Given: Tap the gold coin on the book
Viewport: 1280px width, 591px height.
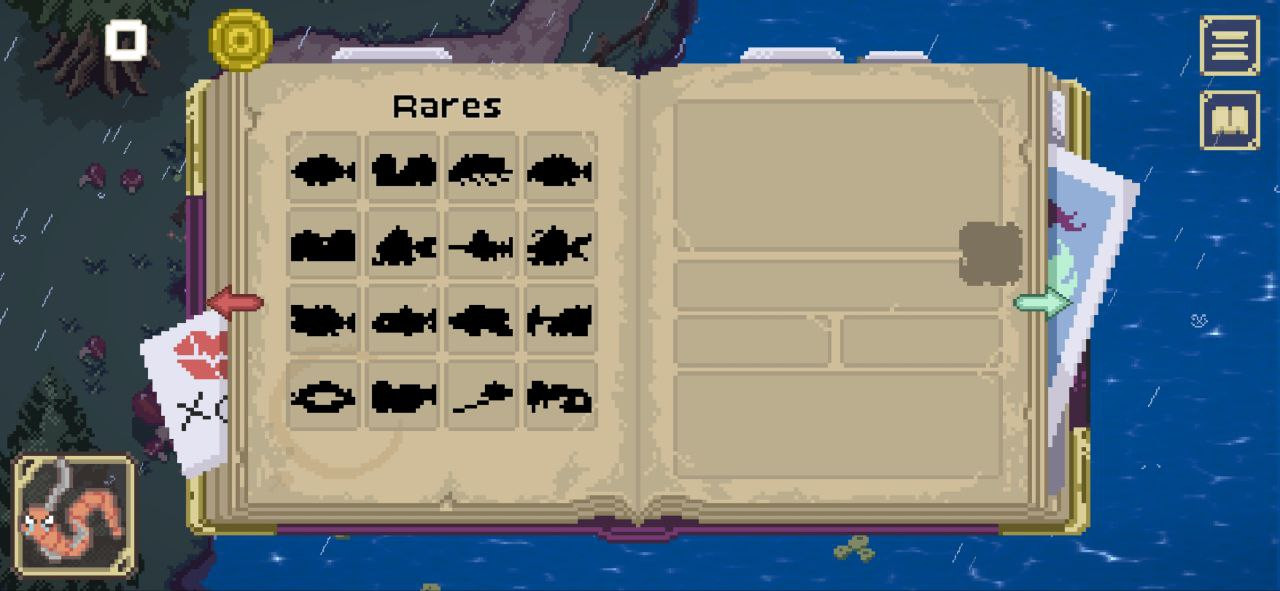Looking at the screenshot, I should point(241,40).
